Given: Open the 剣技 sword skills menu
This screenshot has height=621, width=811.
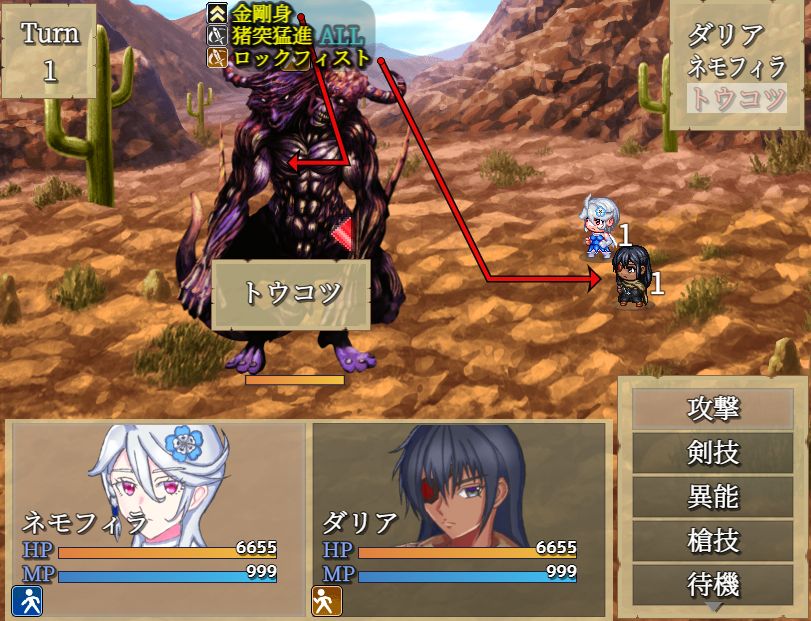Looking at the screenshot, I should (713, 453).
